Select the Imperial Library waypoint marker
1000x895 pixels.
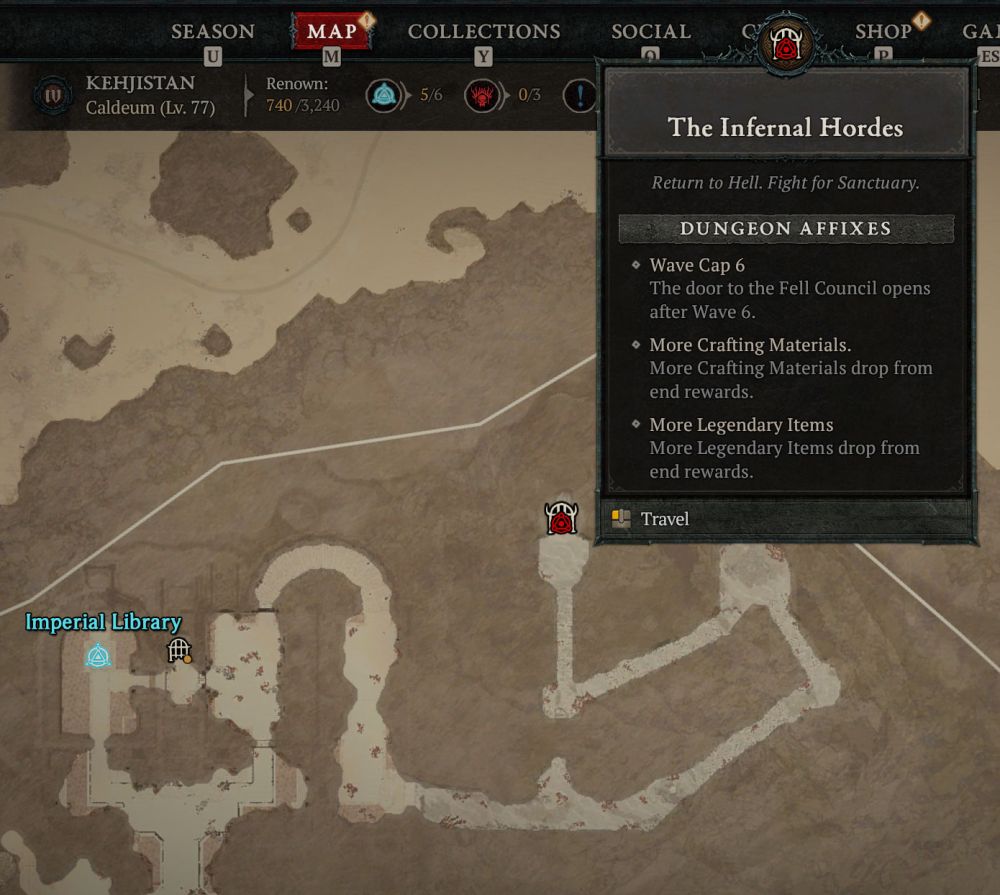point(97,656)
